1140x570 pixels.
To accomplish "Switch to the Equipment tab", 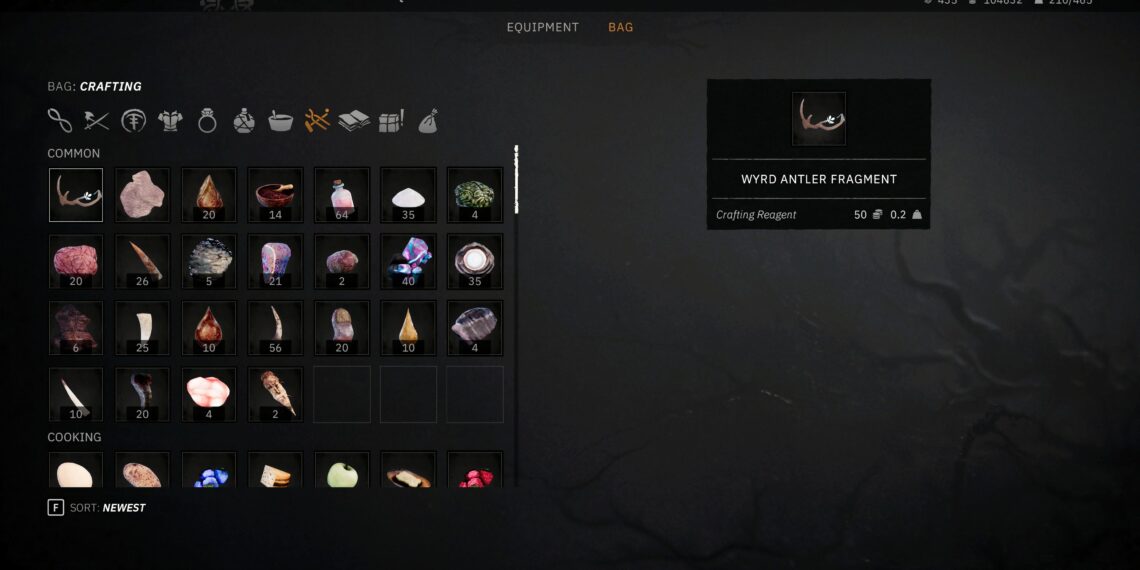I will point(542,27).
